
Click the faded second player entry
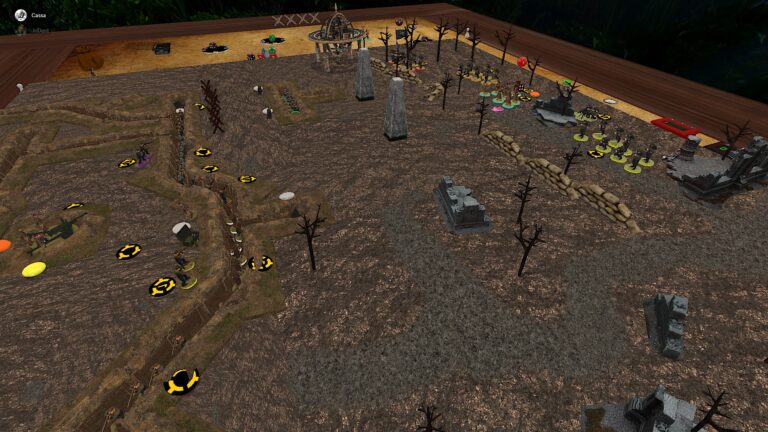(40, 30)
